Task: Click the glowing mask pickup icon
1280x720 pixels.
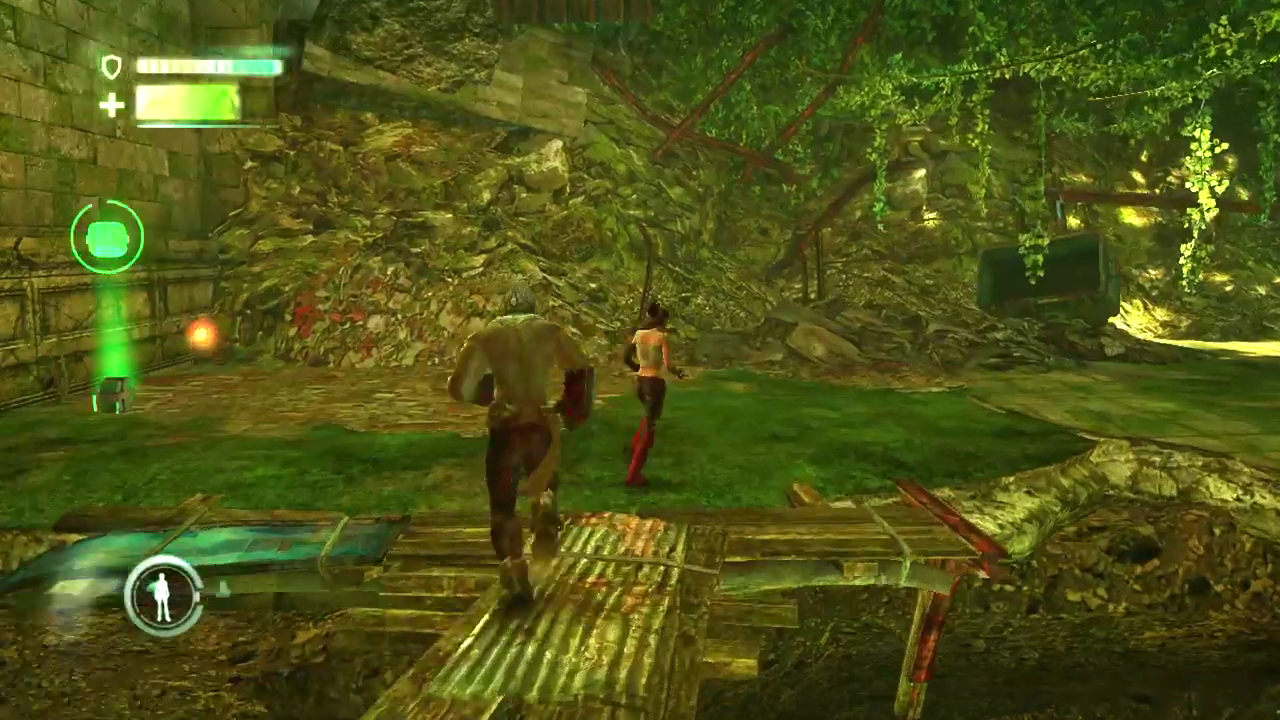Action: [108, 237]
